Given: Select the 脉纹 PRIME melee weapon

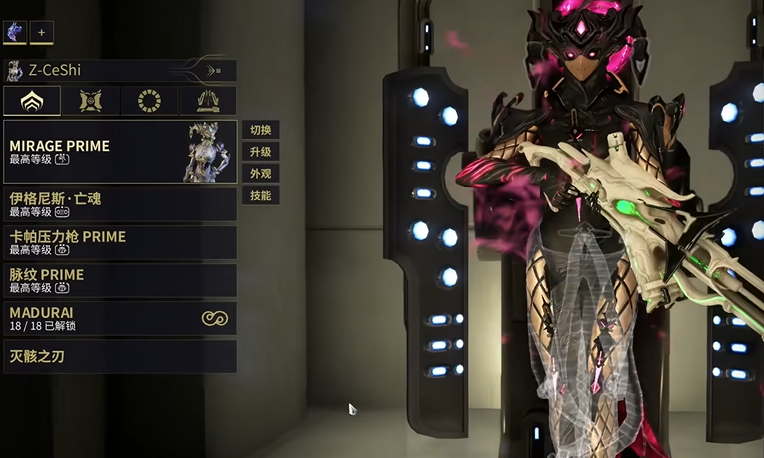Looking at the screenshot, I should pos(120,280).
